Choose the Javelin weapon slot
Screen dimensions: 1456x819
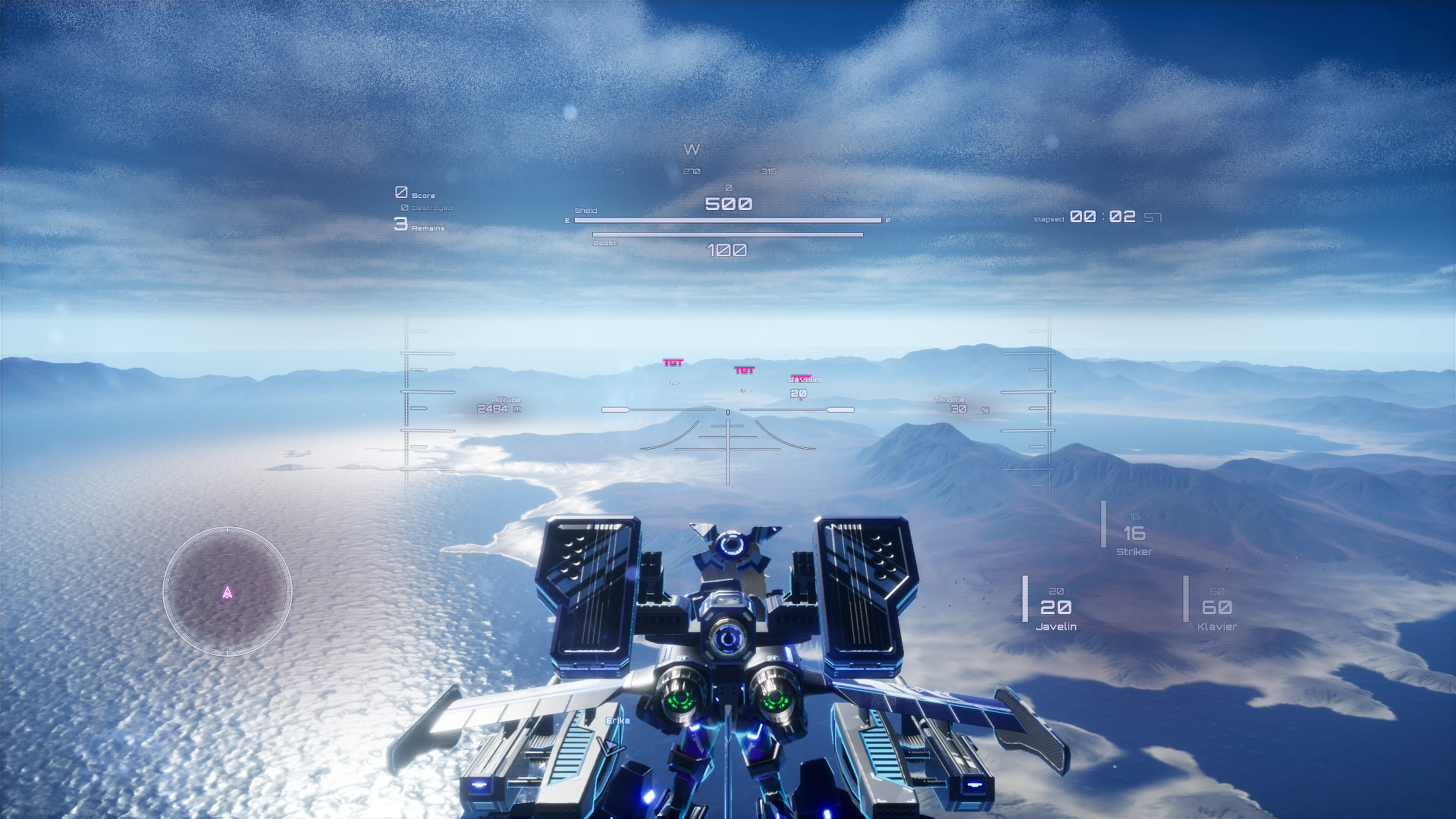coord(1055,608)
